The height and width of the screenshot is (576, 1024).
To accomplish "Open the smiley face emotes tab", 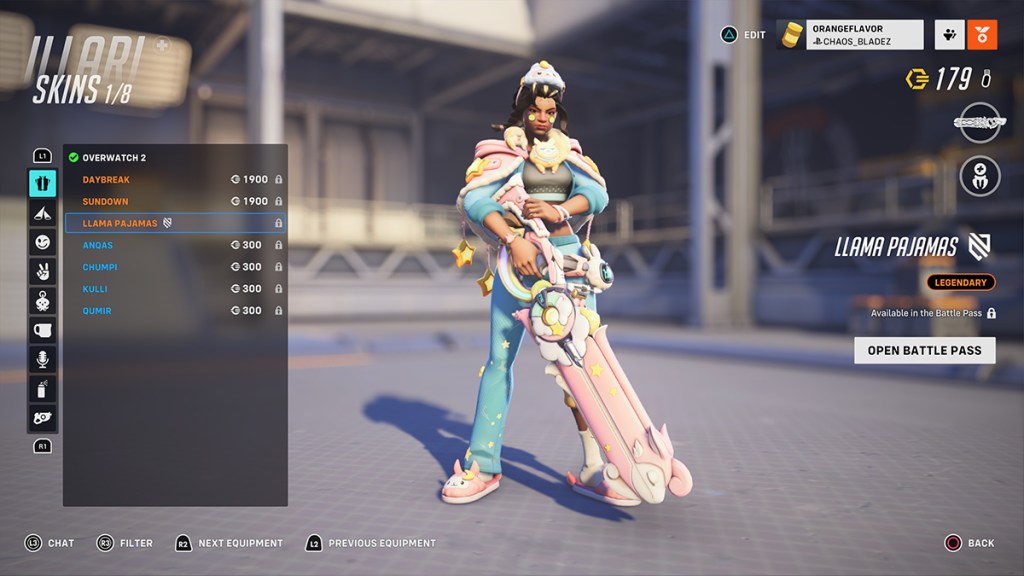I will click(42, 242).
